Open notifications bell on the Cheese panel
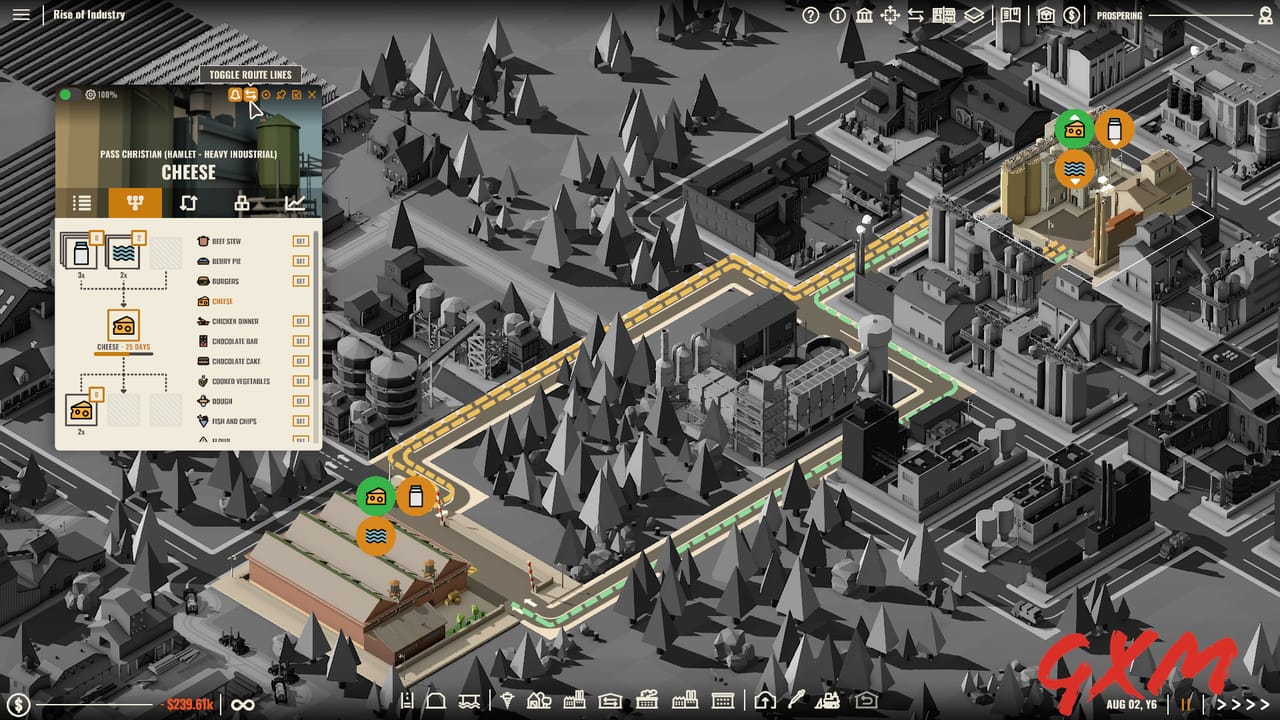 (x=235, y=95)
